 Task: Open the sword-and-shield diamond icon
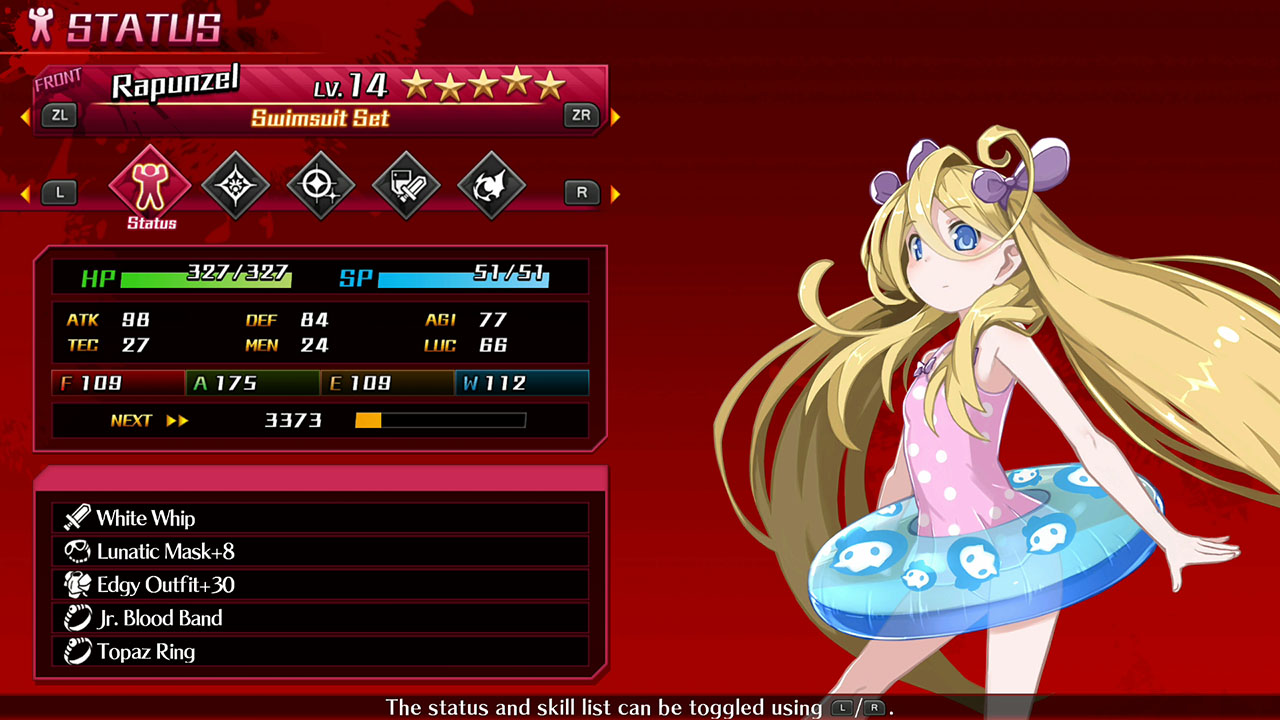coord(406,184)
